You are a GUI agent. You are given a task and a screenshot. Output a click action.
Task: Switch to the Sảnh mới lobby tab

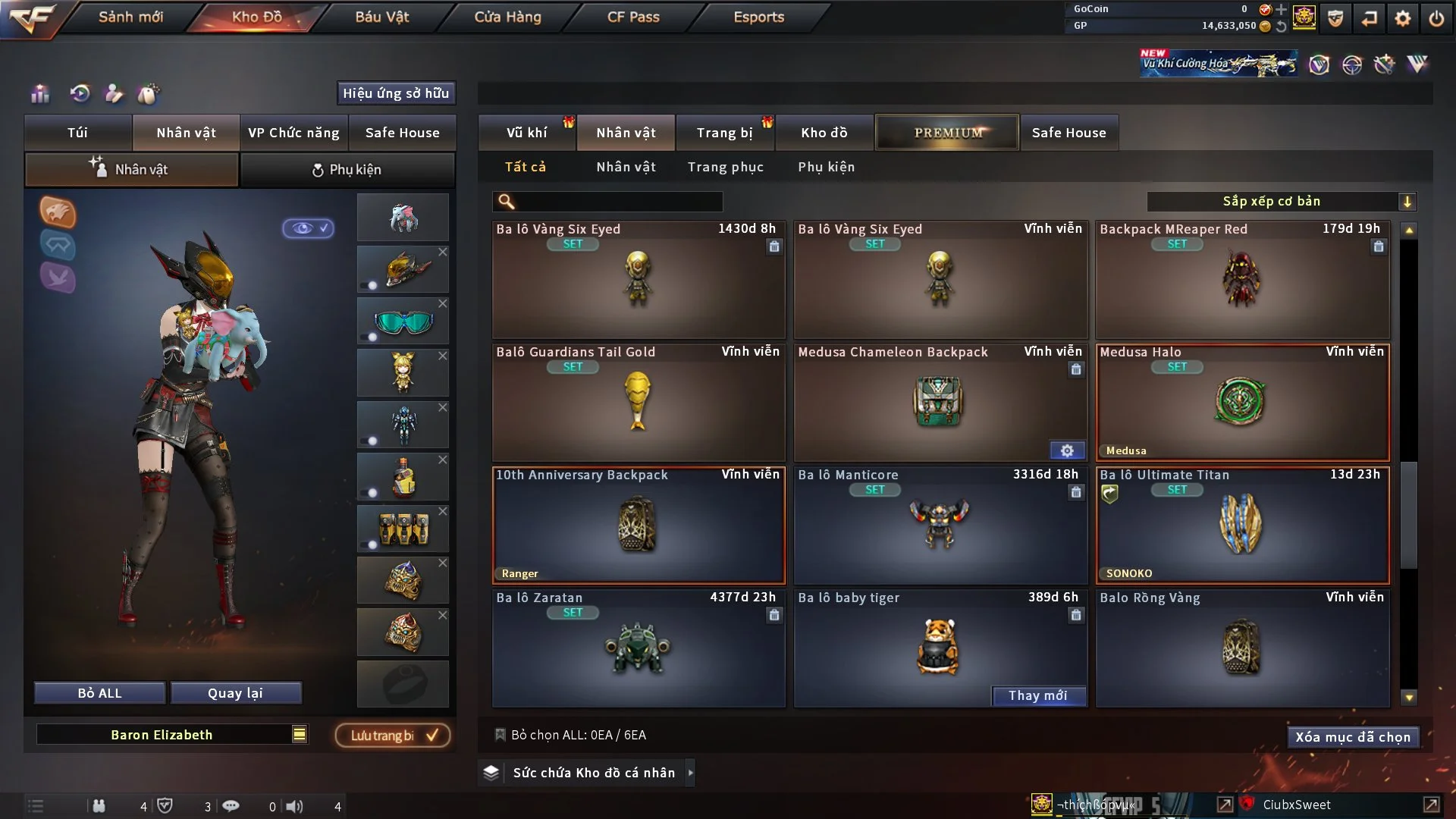point(130,17)
